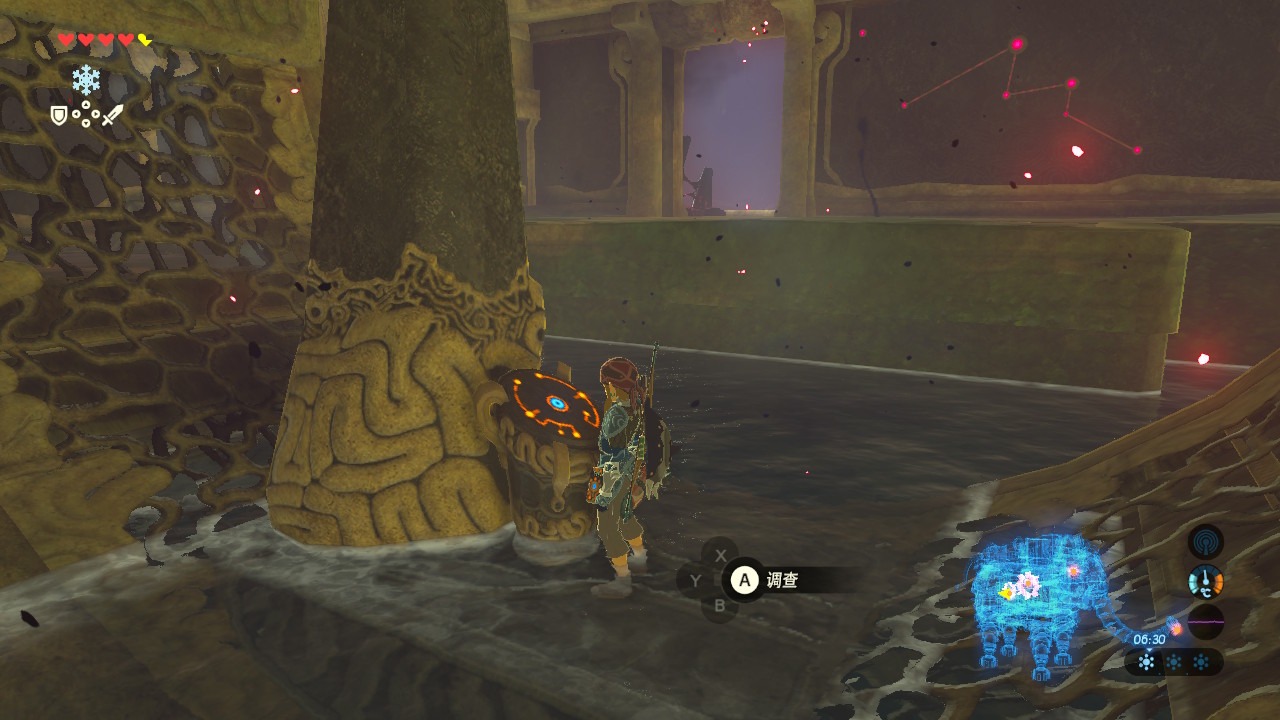This screenshot has height=720, width=1280.
Task: Open the sword weapon quick-select icon
Action: (112, 116)
